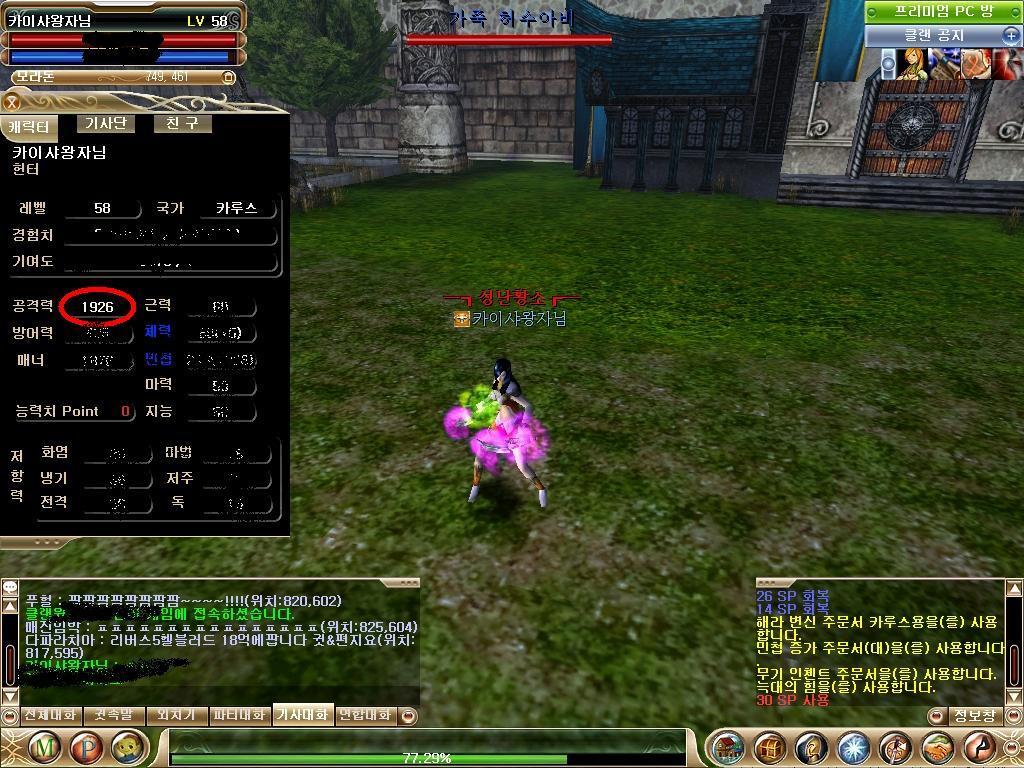The width and height of the screenshot is (1024, 768).
Task: Open the treasure chest menu icon
Action: (x=768, y=748)
